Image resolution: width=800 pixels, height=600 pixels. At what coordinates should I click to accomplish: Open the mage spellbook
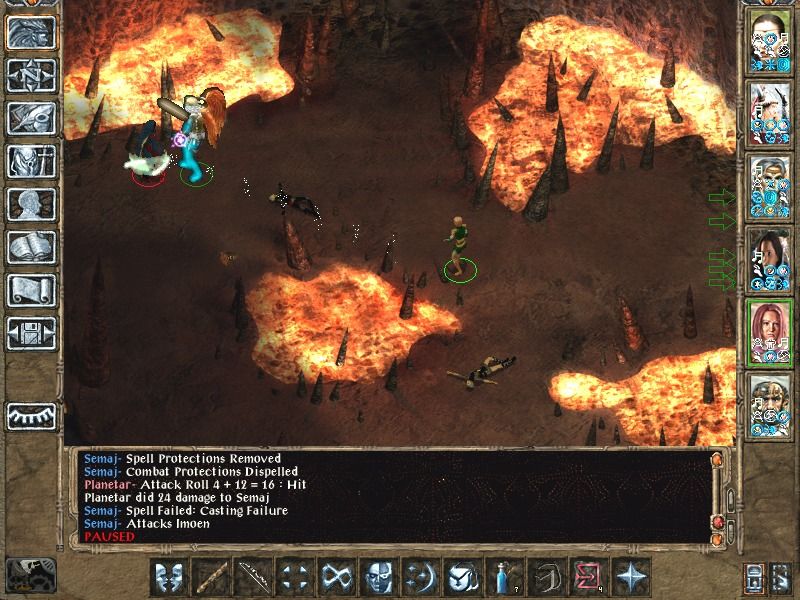tap(30, 247)
